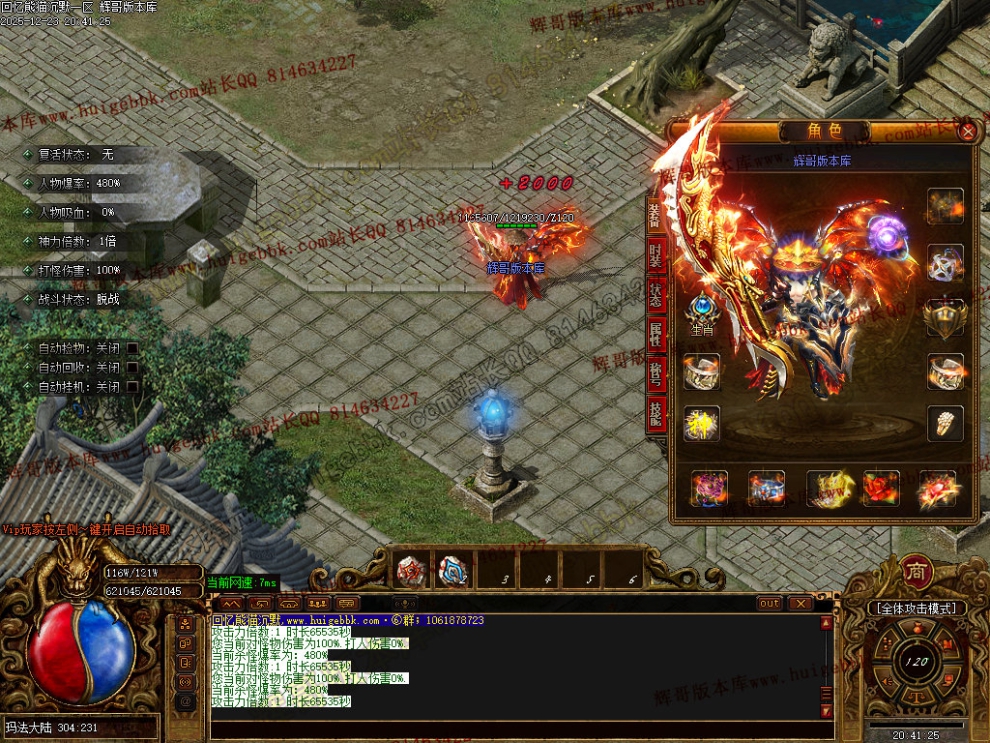Use the red rune stone hotbar item
This screenshot has width=990, height=743.
pyautogui.click(x=411, y=571)
